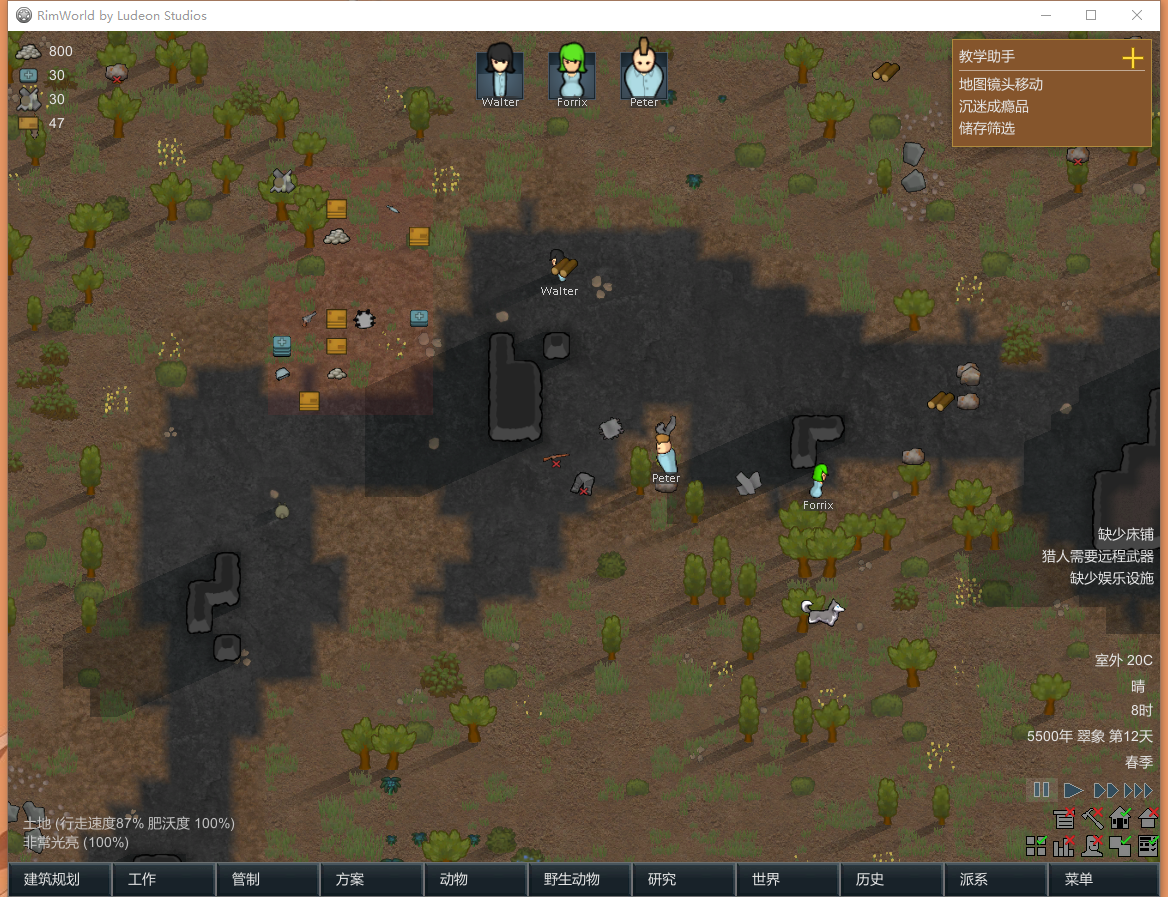Expand the 教学助手 panel with the yellow plus

click(x=1132, y=58)
